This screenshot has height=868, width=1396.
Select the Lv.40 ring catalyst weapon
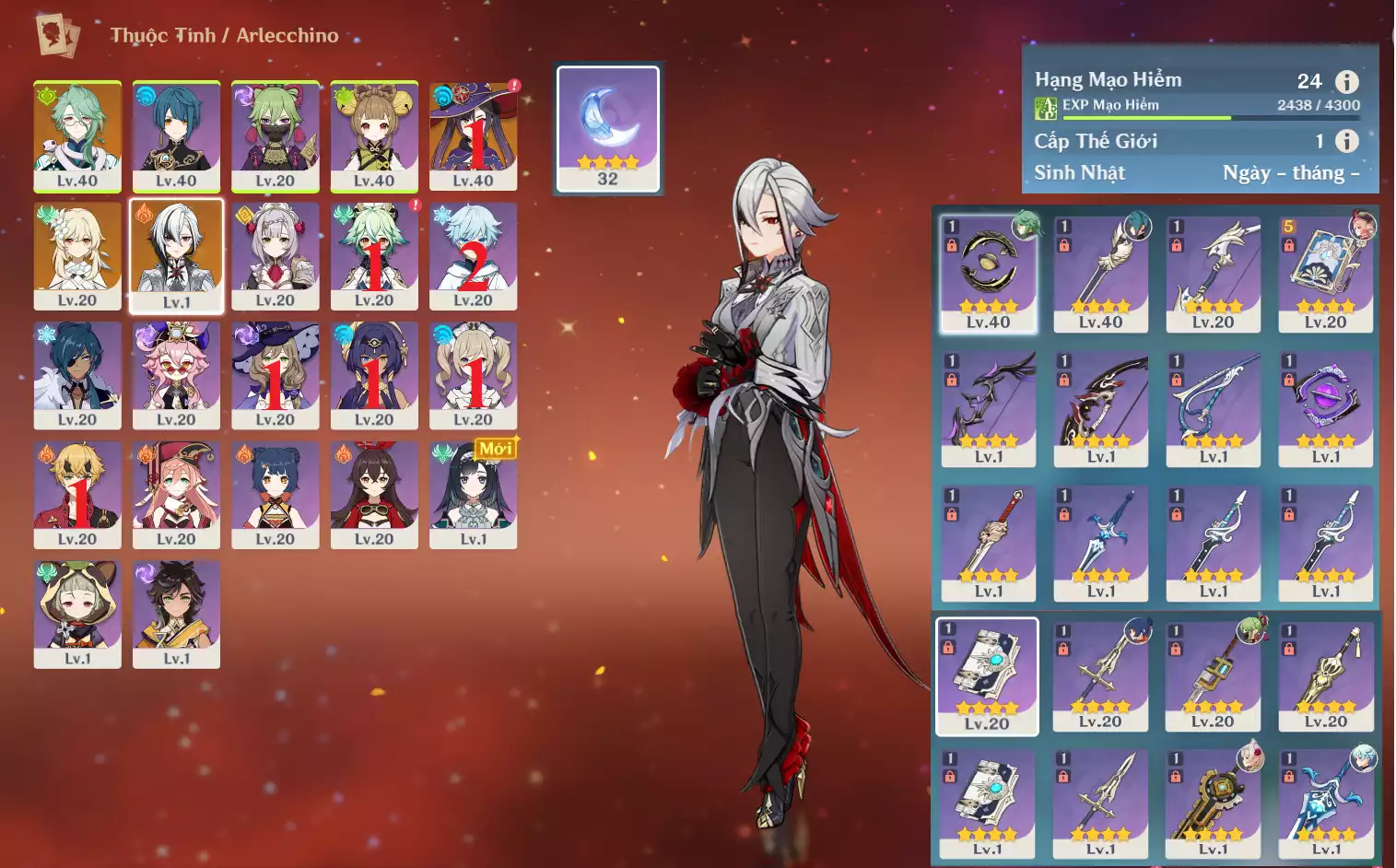pyautogui.click(x=988, y=273)
